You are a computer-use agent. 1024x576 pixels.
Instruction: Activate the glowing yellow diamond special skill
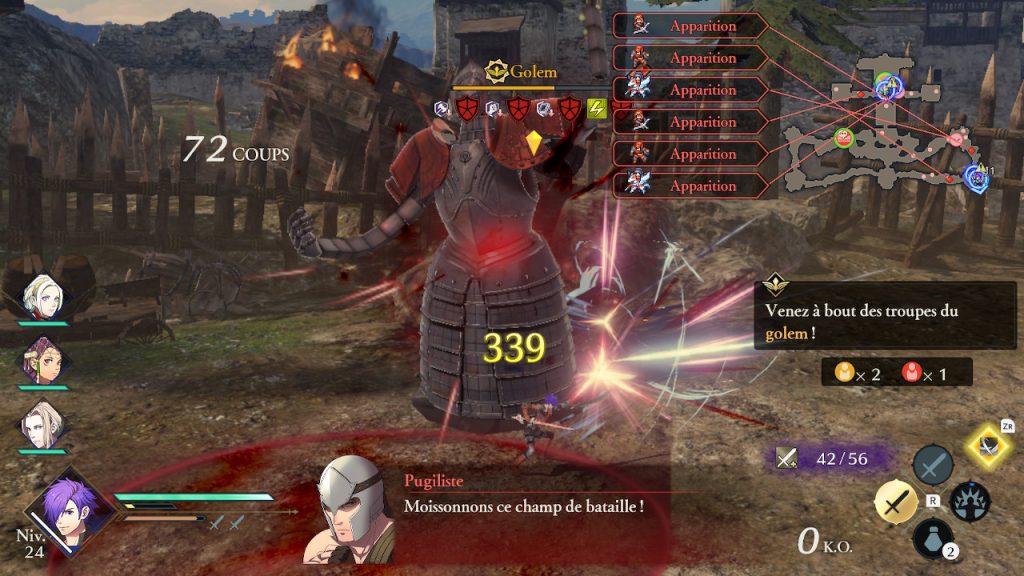(989, 447)
